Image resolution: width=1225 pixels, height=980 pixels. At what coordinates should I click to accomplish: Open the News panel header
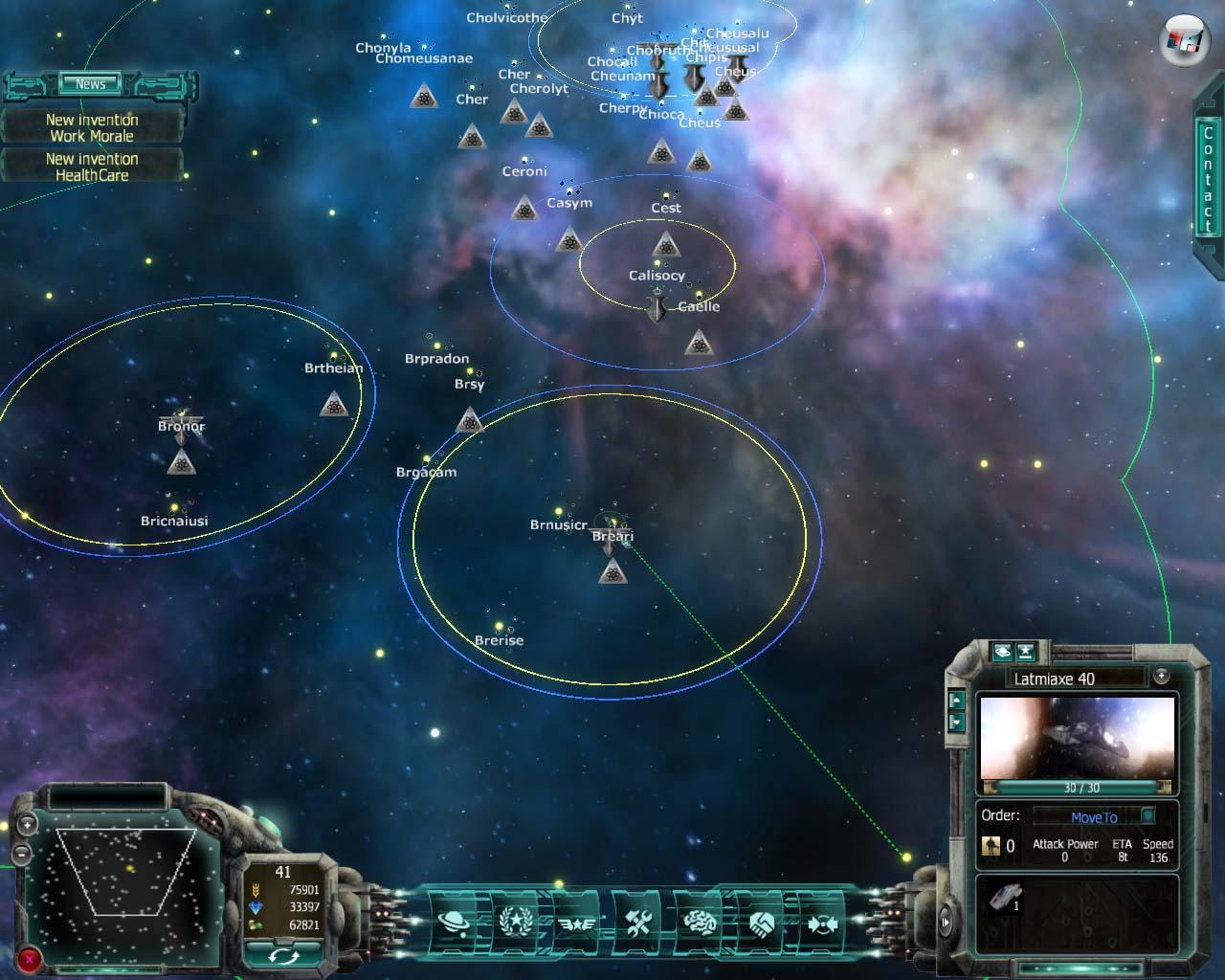coord(91,84)
